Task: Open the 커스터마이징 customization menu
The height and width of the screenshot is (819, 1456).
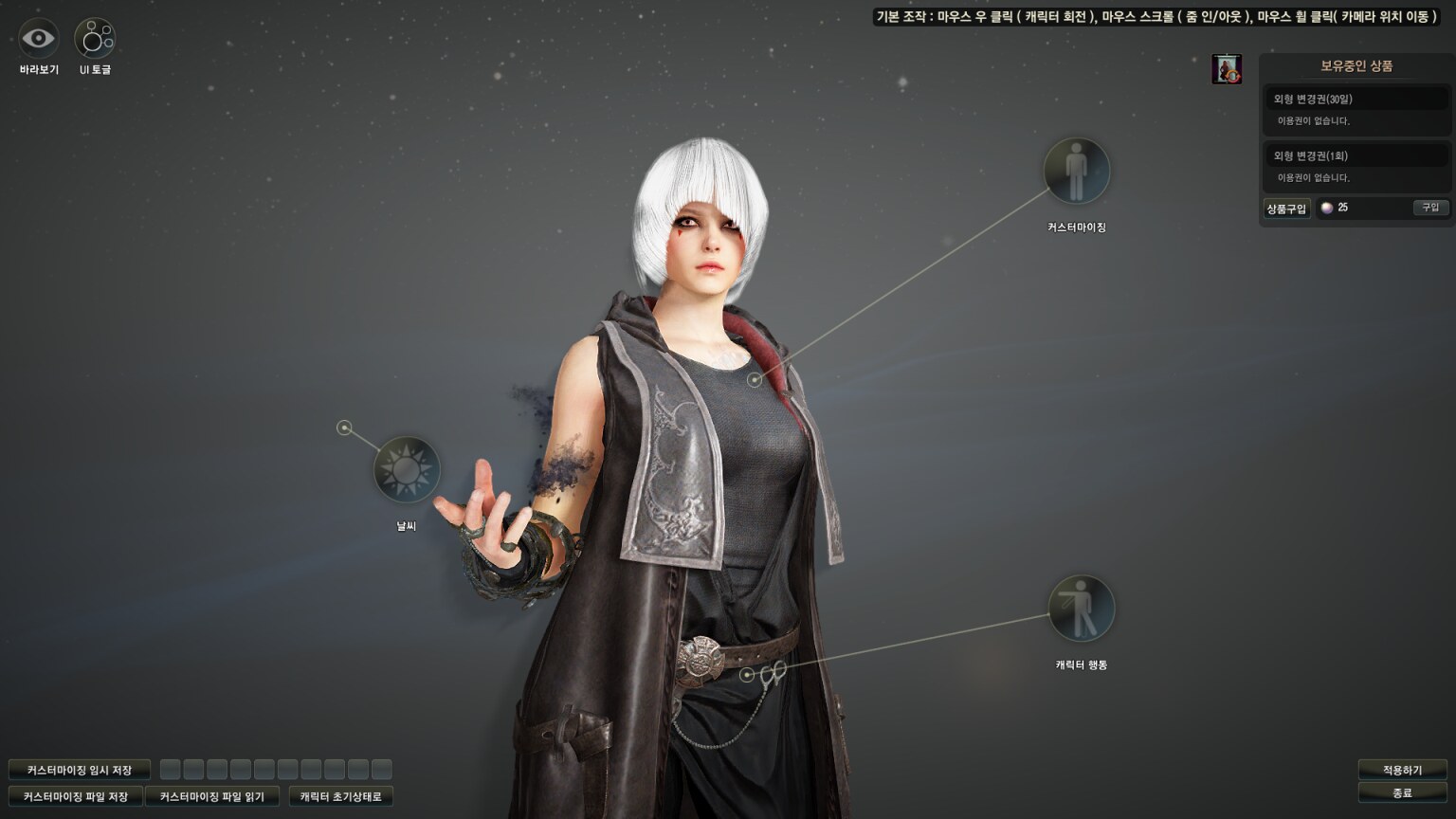Action: 1076,172
